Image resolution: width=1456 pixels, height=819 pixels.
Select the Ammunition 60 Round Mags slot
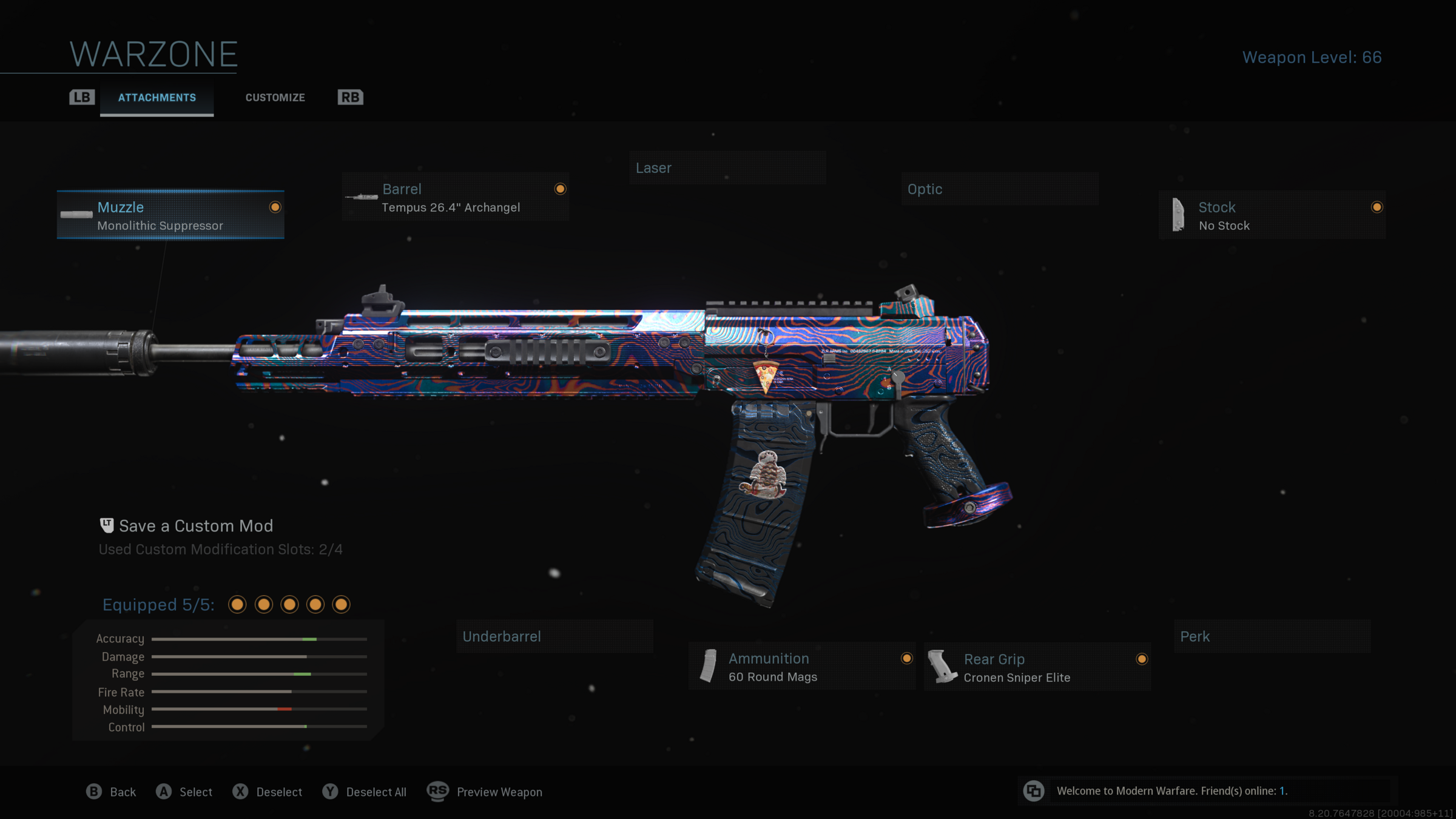click(801, 667)
